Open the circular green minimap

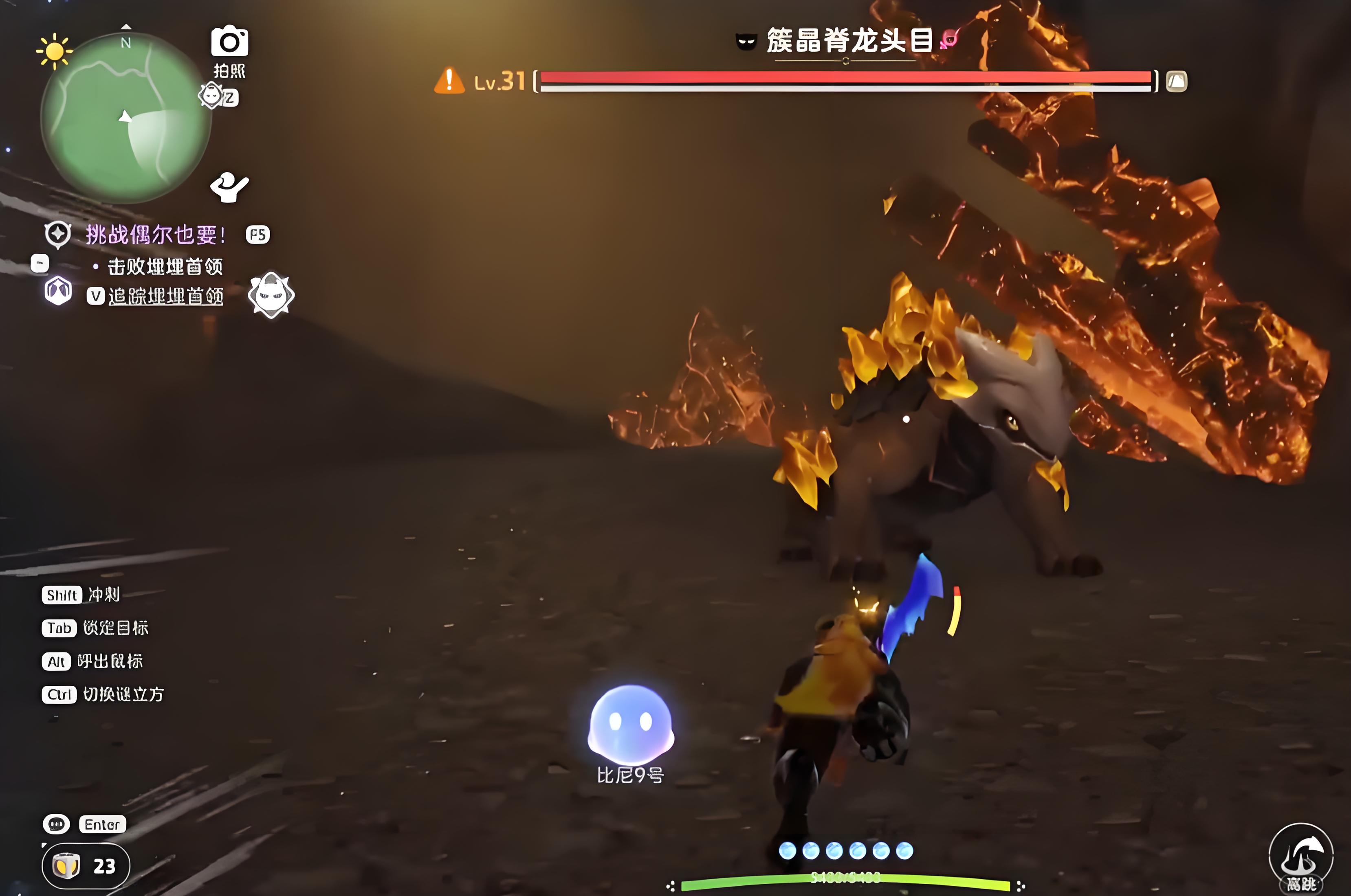pyautogui.click(x=126, y=117)
